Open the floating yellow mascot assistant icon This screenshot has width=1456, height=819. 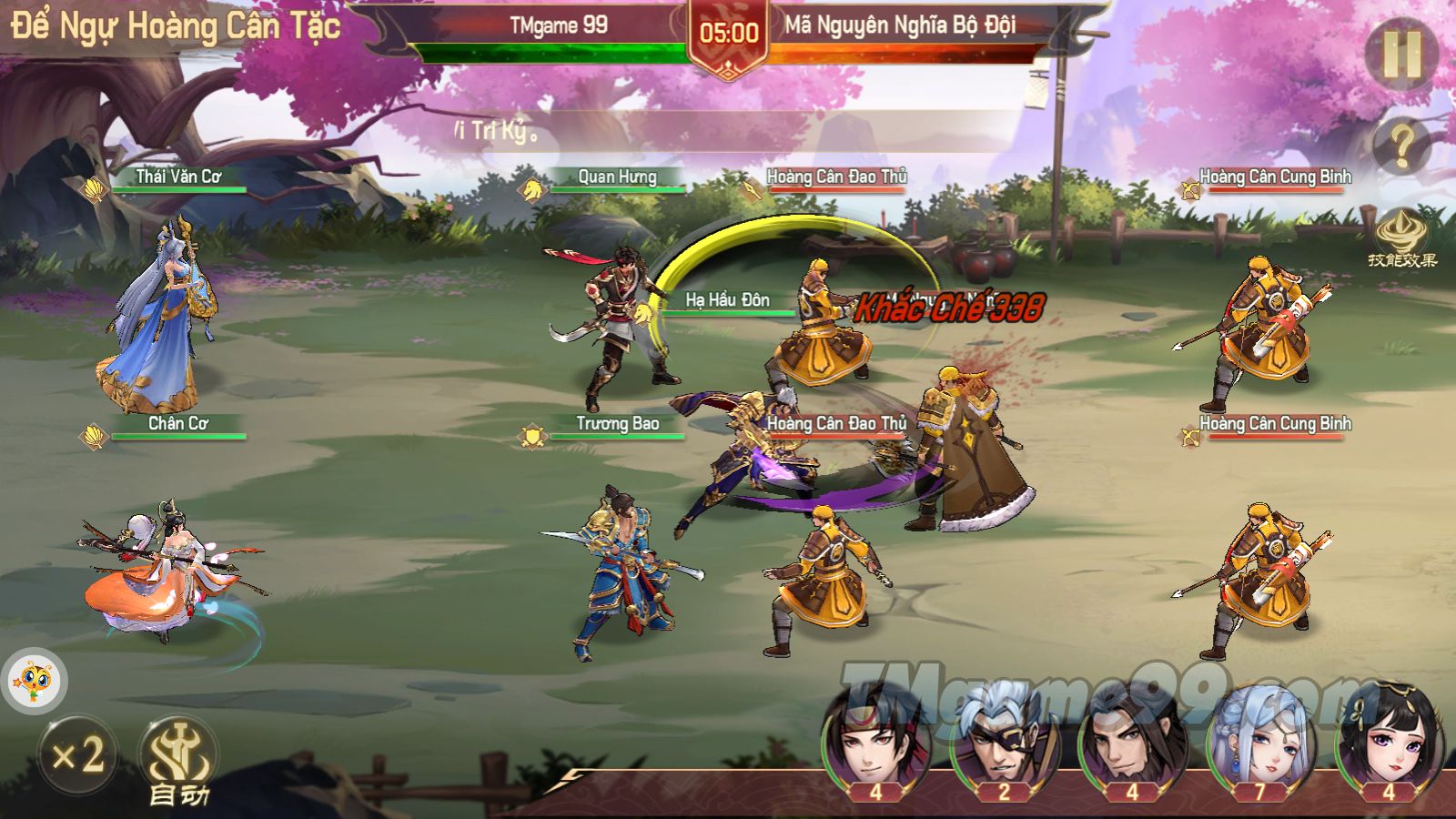[x=34, y=681]
